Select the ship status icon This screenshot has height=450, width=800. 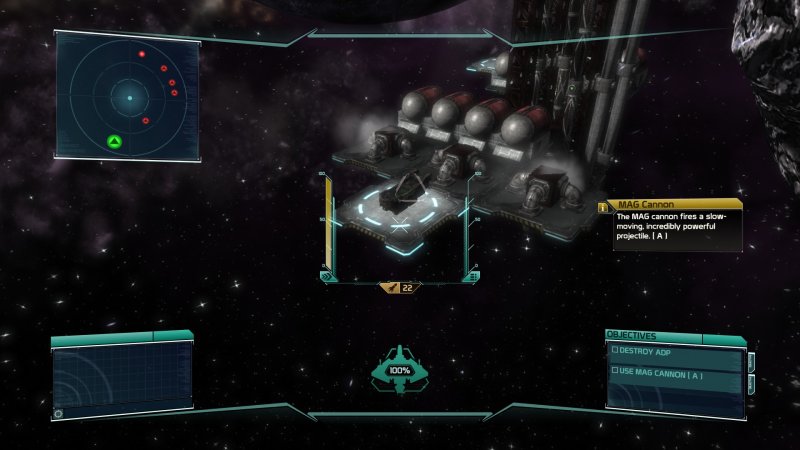pyautogui.click(x=399, y=368)
